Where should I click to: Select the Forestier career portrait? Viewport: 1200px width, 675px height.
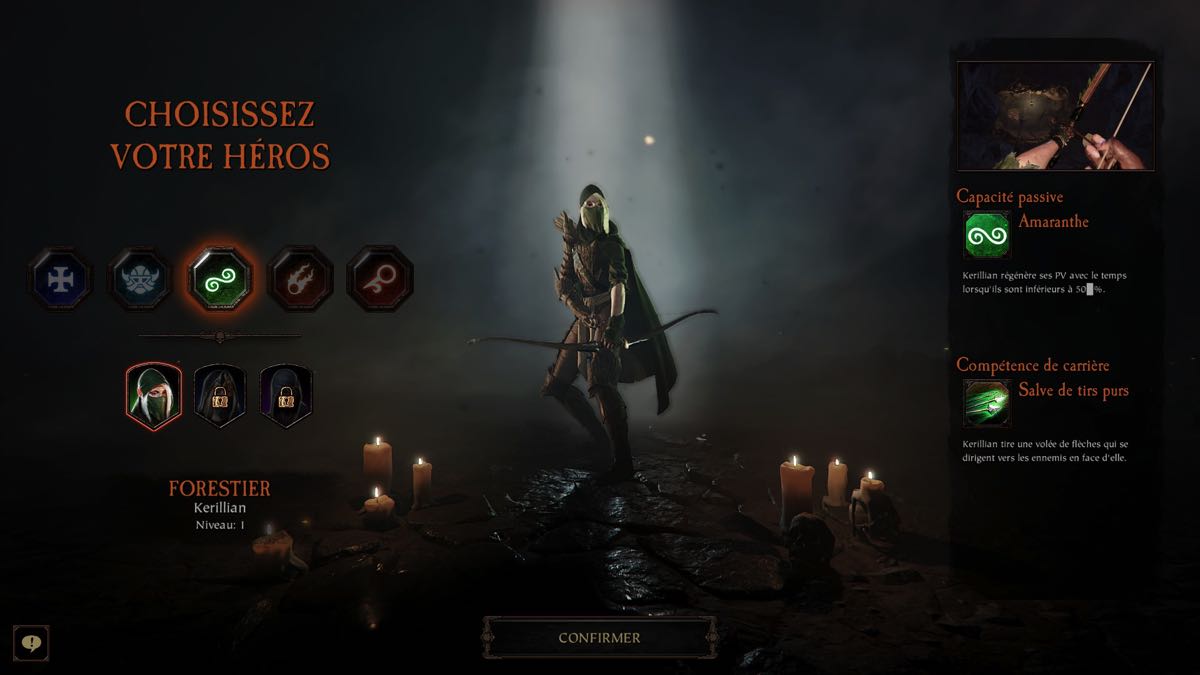(154, 394)
